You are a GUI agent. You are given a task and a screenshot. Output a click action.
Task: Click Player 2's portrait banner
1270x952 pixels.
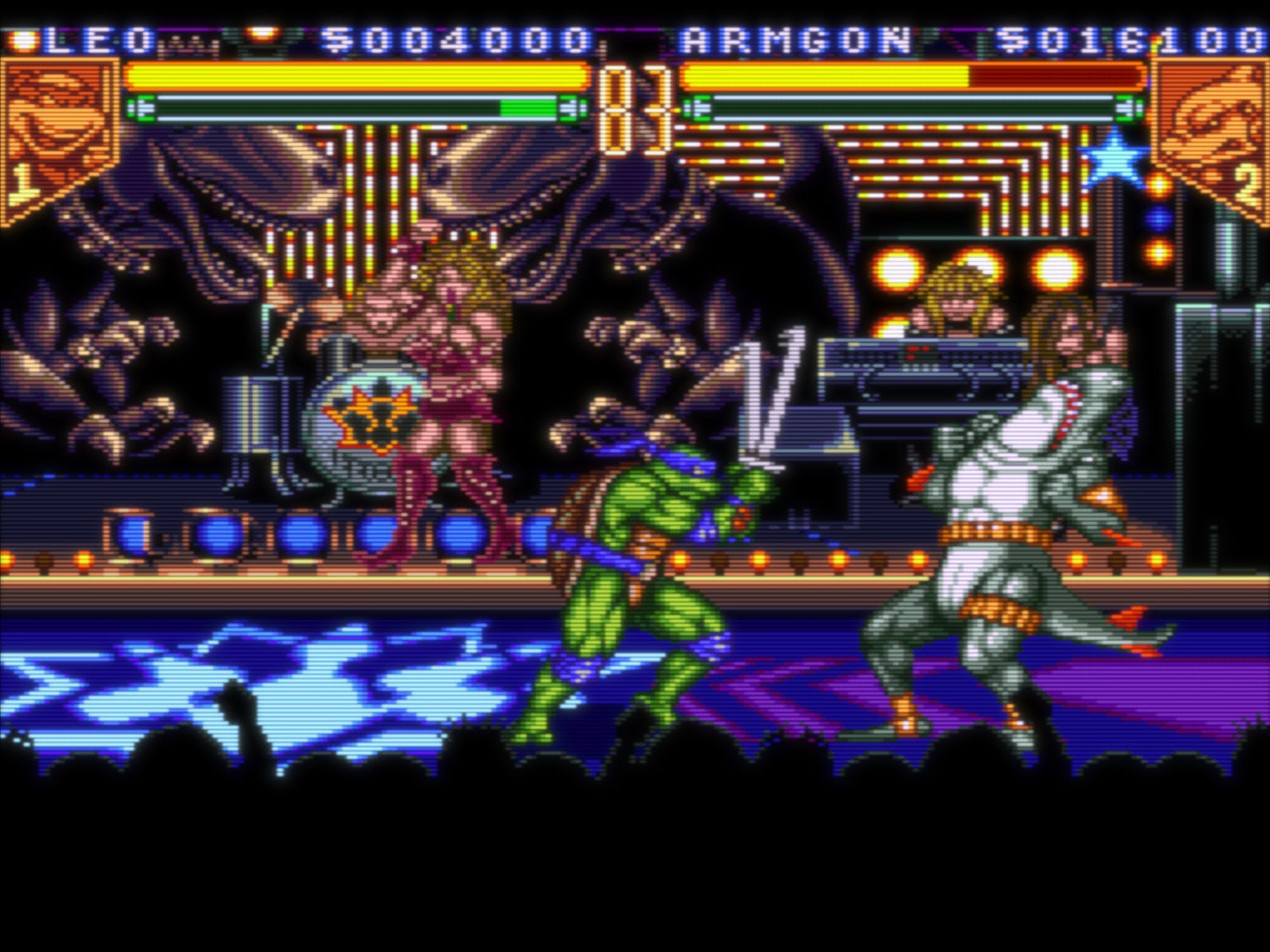click(1213, 124)
